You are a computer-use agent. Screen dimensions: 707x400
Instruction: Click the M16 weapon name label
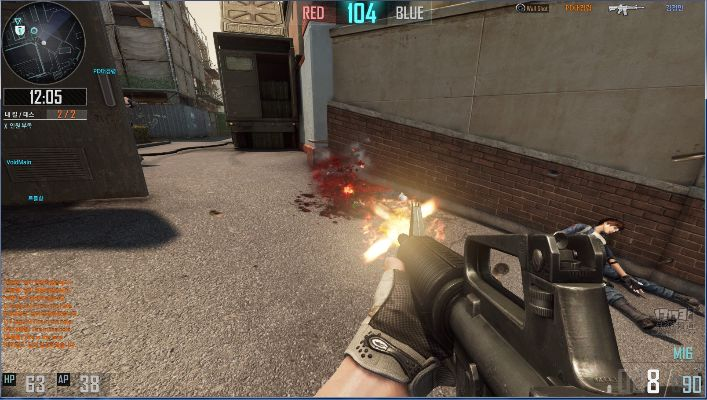[682, 354]
